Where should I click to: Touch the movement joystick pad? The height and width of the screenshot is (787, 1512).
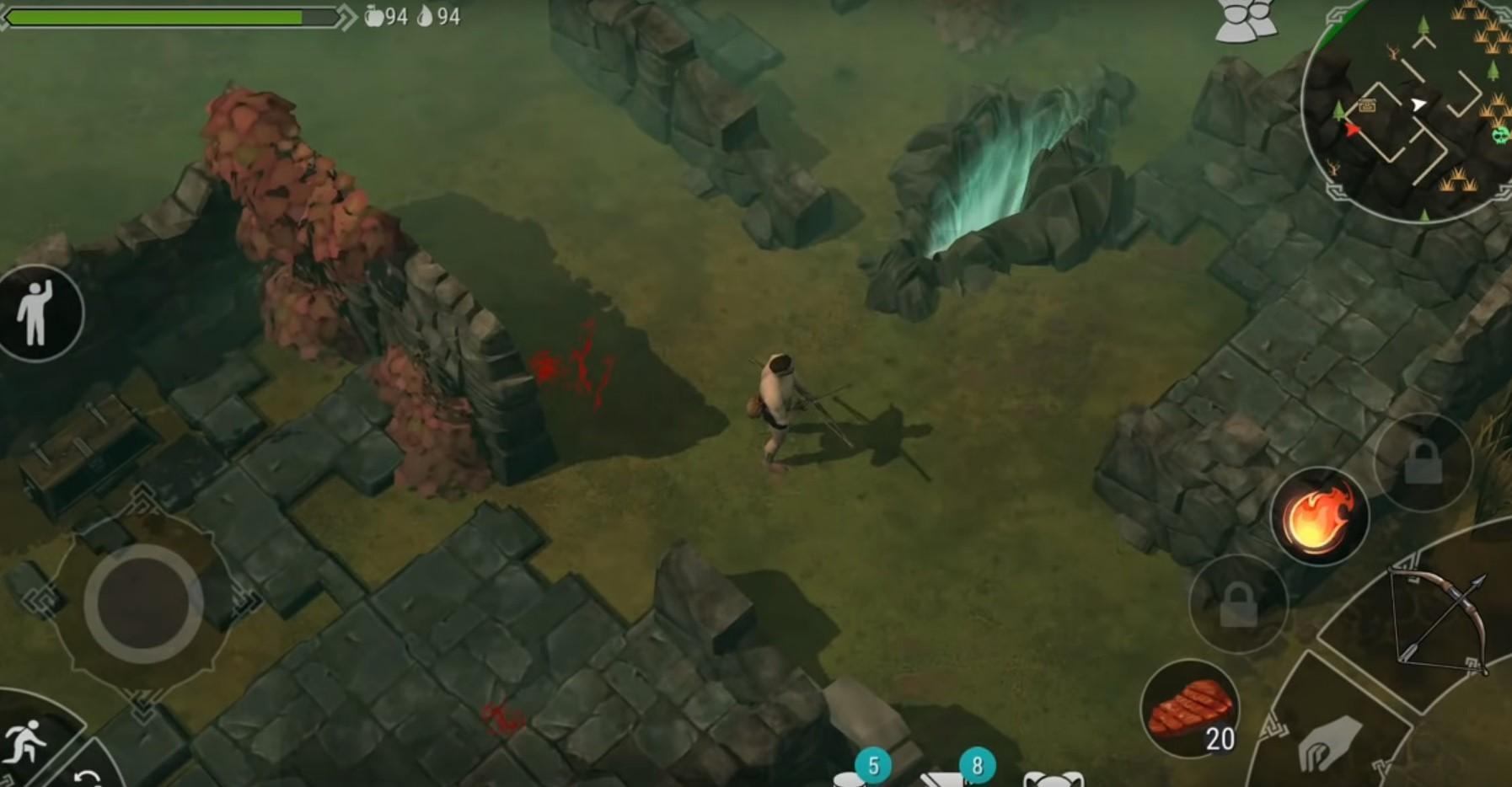pyautogui.click(x=142, y=602)
